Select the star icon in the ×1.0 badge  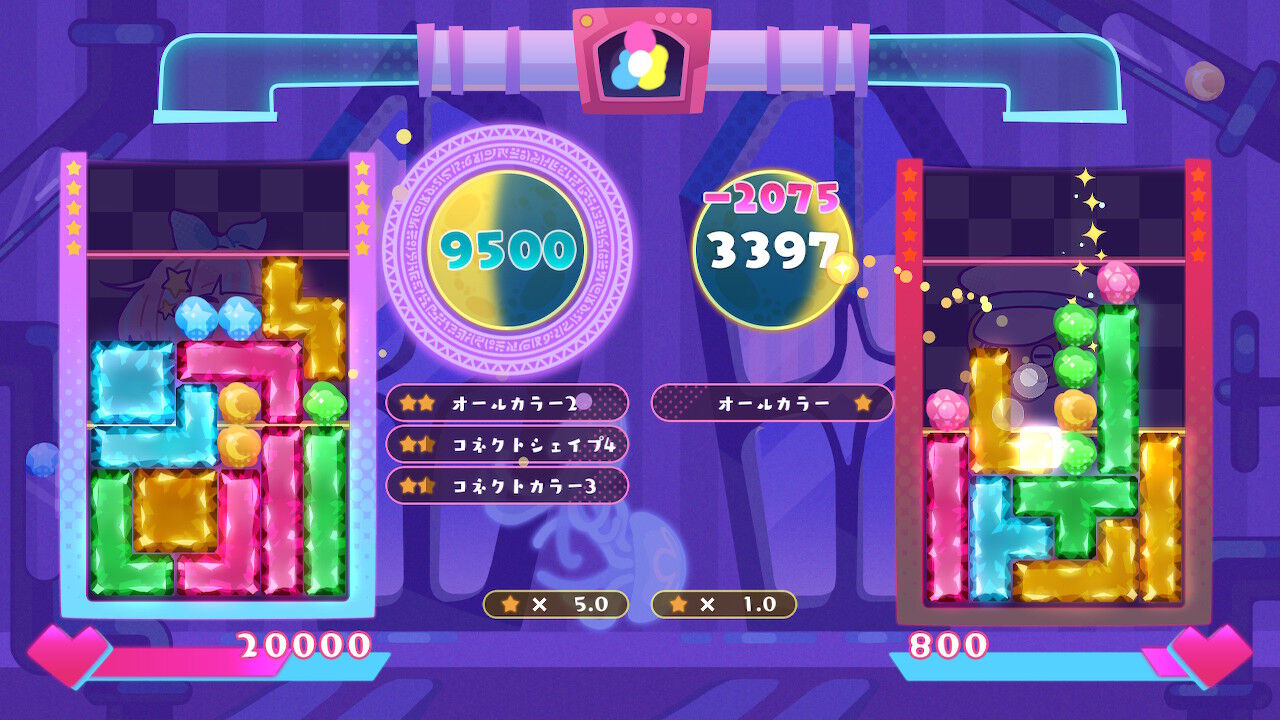pos(680,602)
